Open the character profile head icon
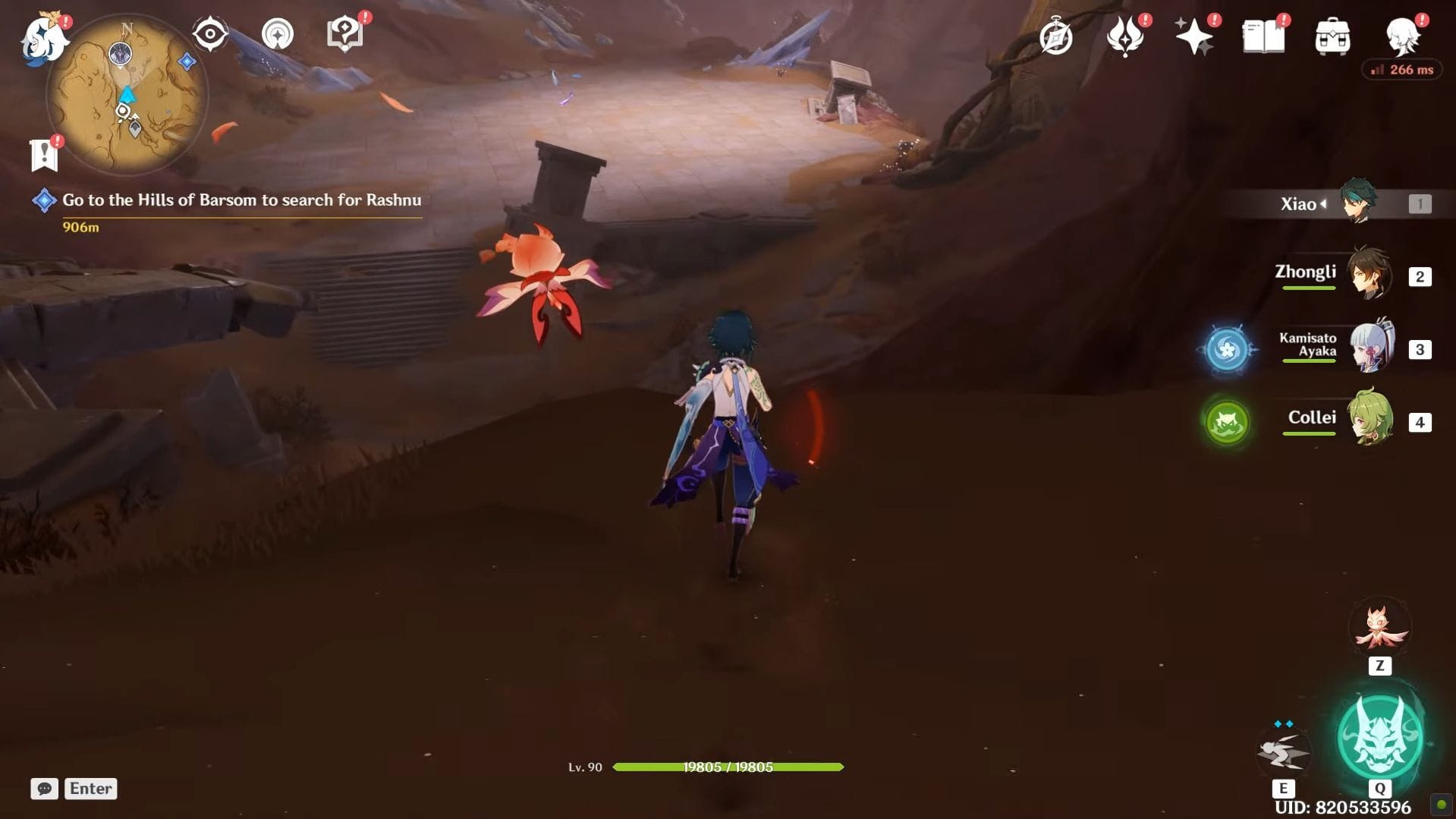Image resolution: width=1456 pixels, height=819 pixels. click(1402, 36)
